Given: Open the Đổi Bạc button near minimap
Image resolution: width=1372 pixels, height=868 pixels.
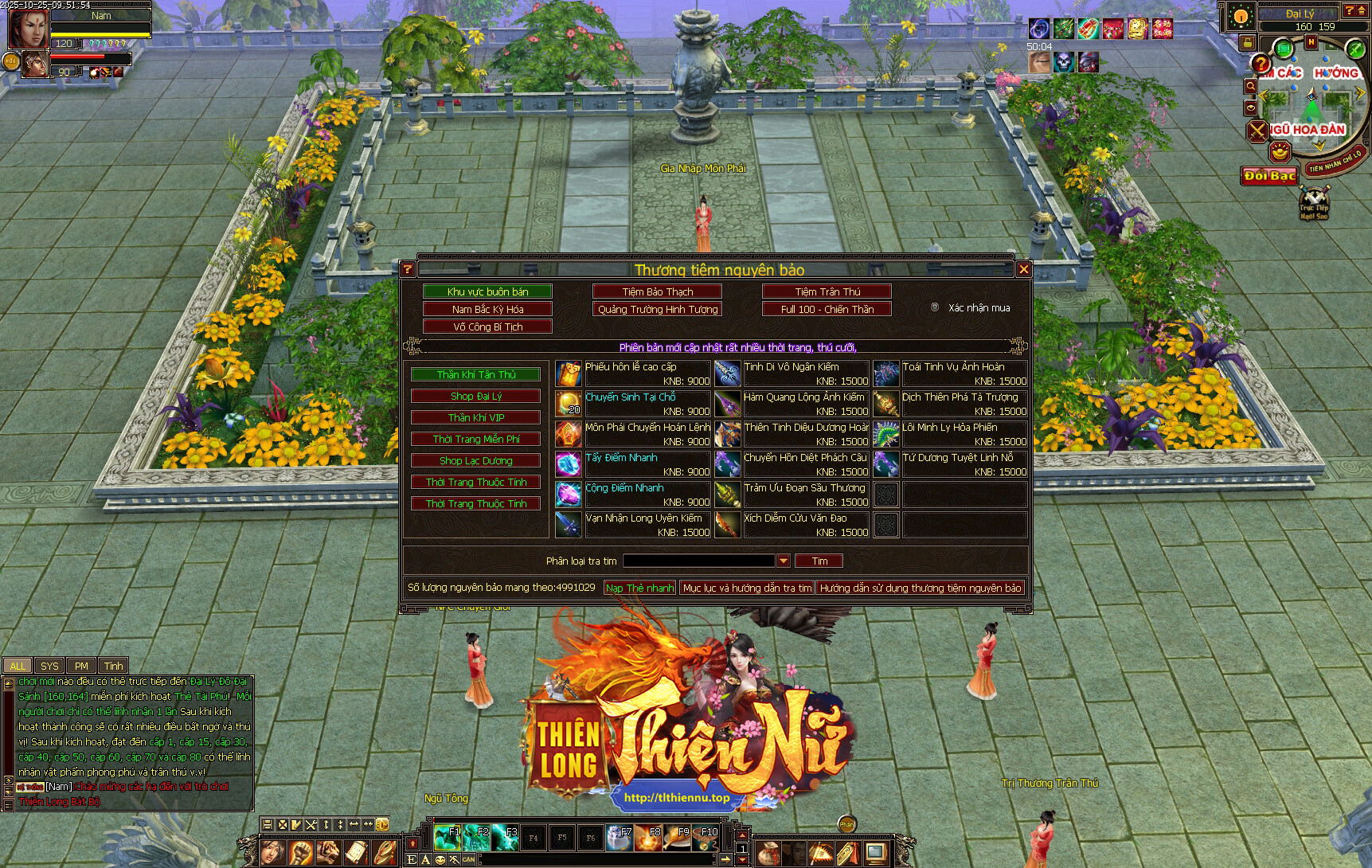Looking at the screenshot, I should 1269,175.
